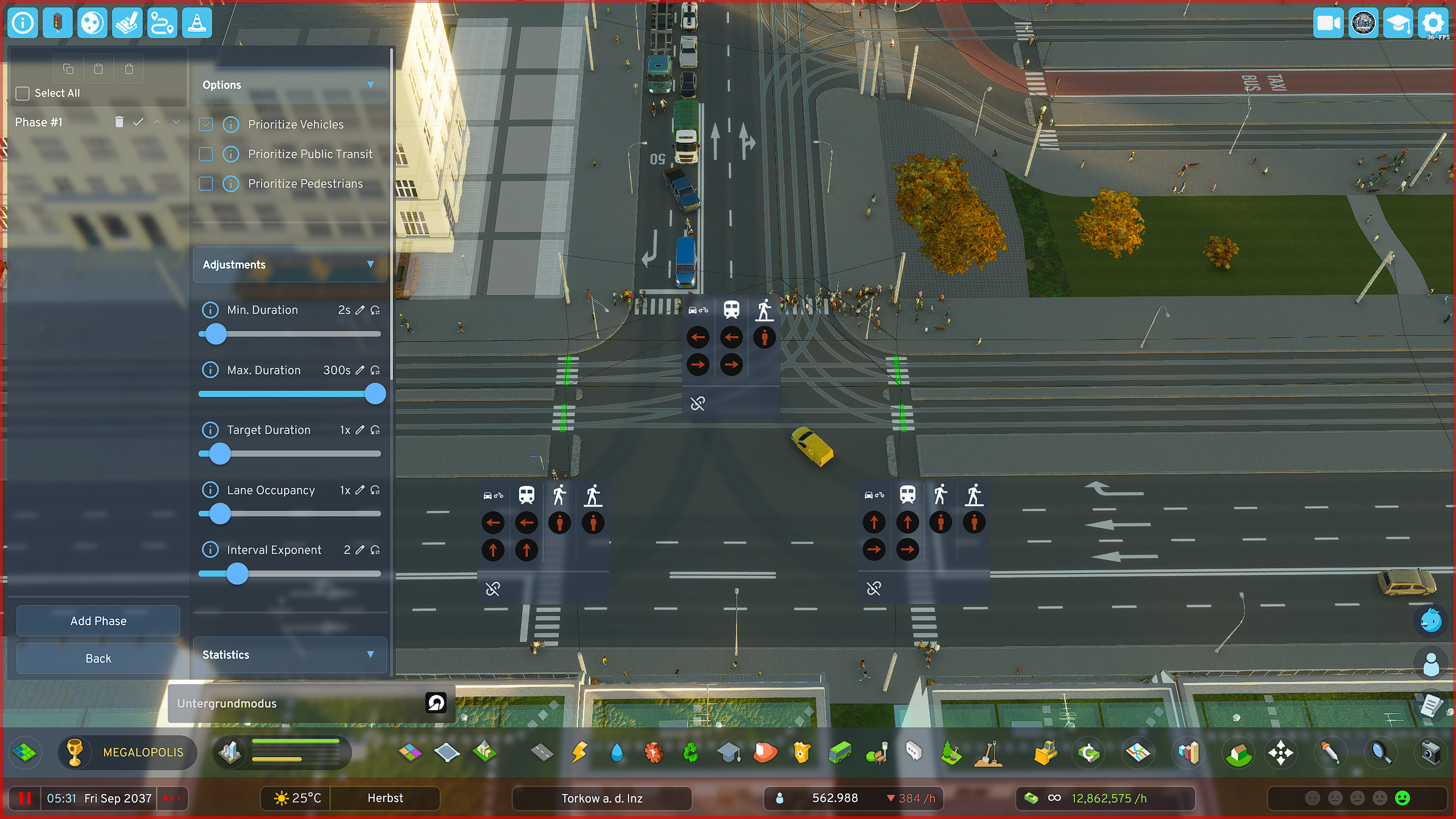1456x819 pixels.
Task: Edit the Min. Duration value with pencil
Action: (x=359, y=310)
